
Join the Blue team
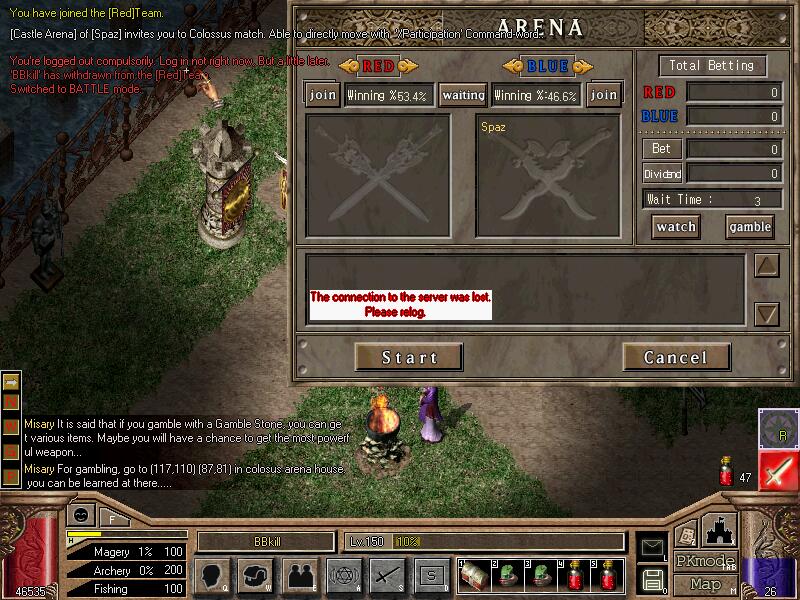[x=603, y=95]
